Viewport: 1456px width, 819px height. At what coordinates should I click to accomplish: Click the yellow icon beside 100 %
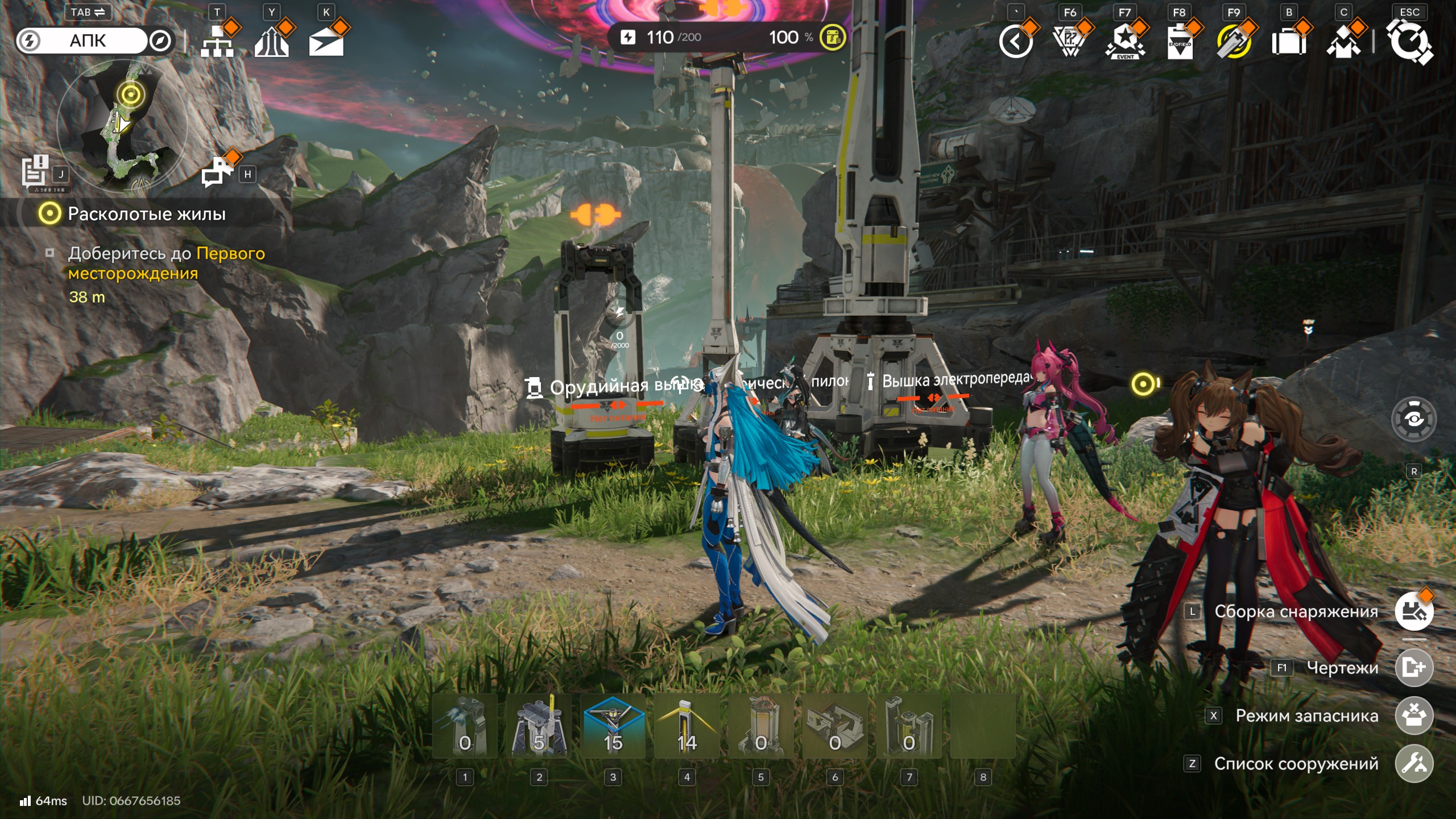click(833, 38)
